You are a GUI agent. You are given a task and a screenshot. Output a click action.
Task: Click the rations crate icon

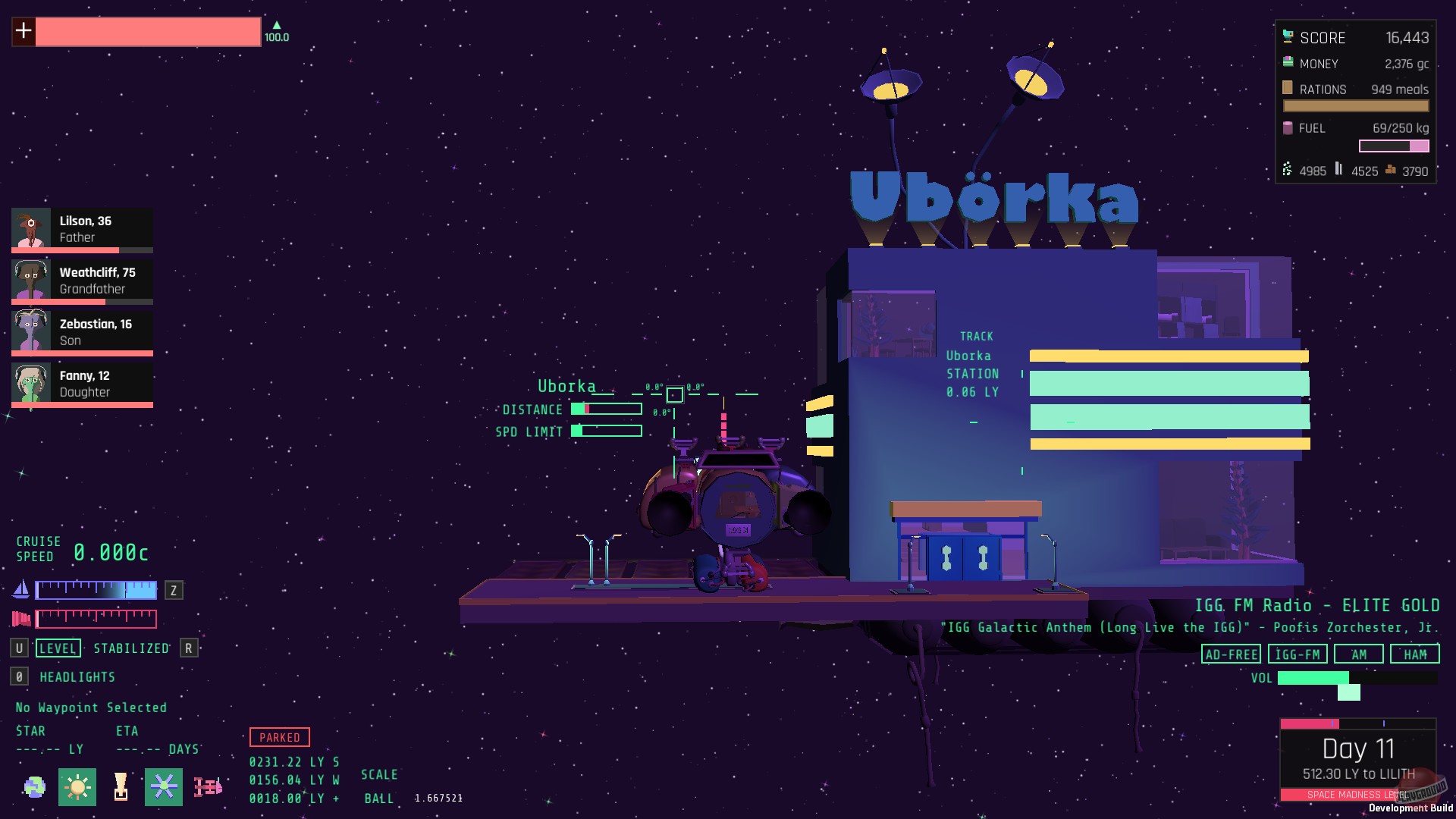tap(1286, 89)
